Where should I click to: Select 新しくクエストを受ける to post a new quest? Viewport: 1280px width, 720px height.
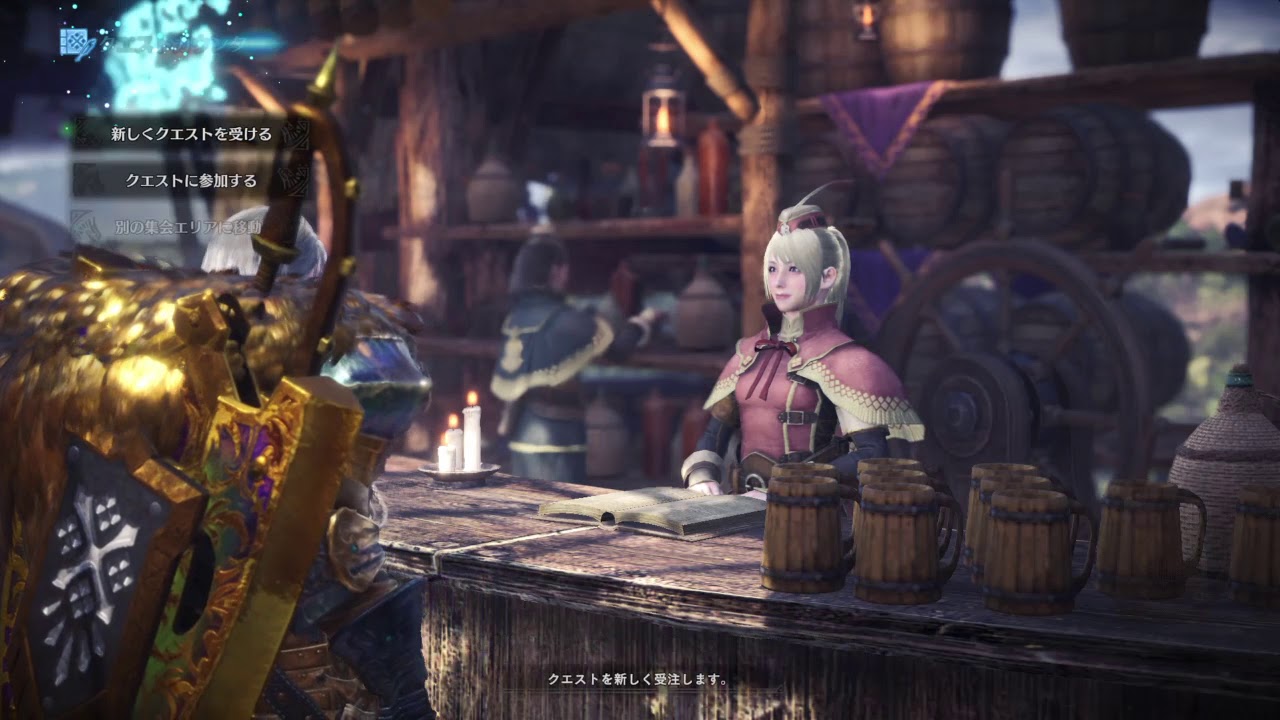pos(191,134)
